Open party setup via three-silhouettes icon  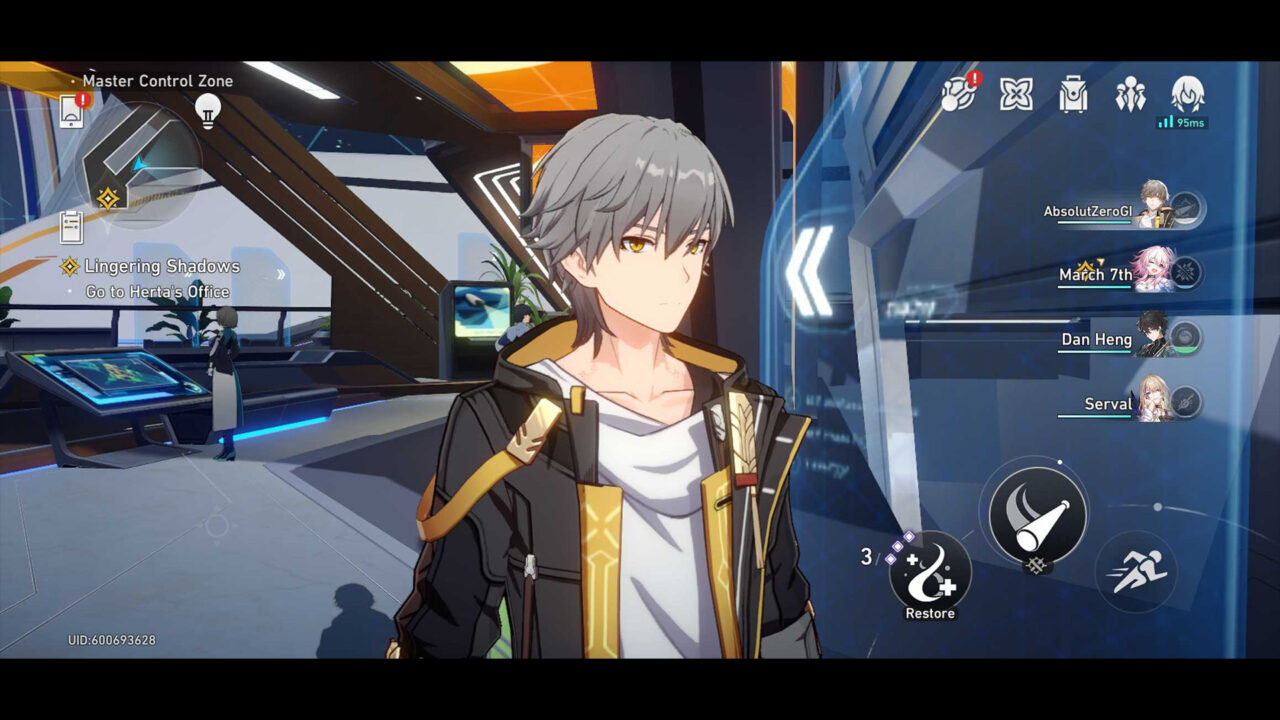[x=1130, y=96]
